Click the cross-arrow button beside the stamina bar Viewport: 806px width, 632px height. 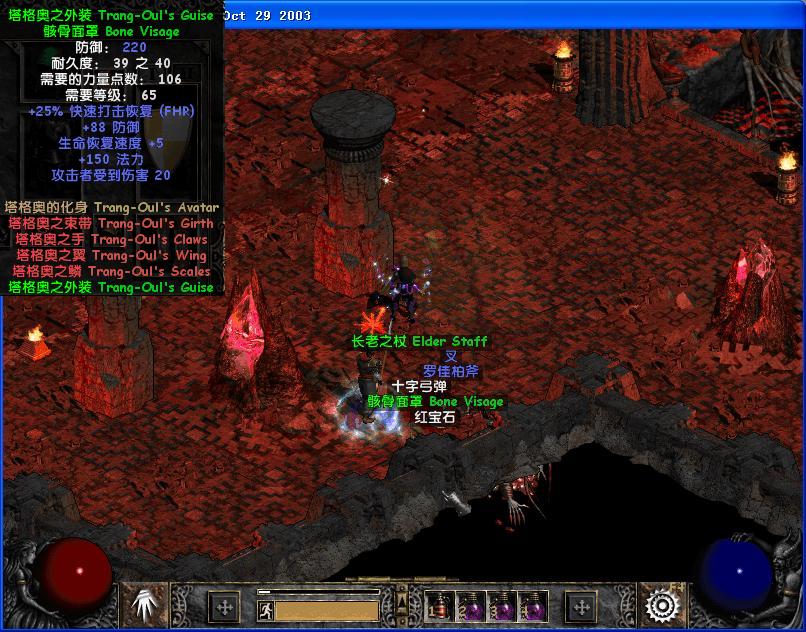pos(225,606)
